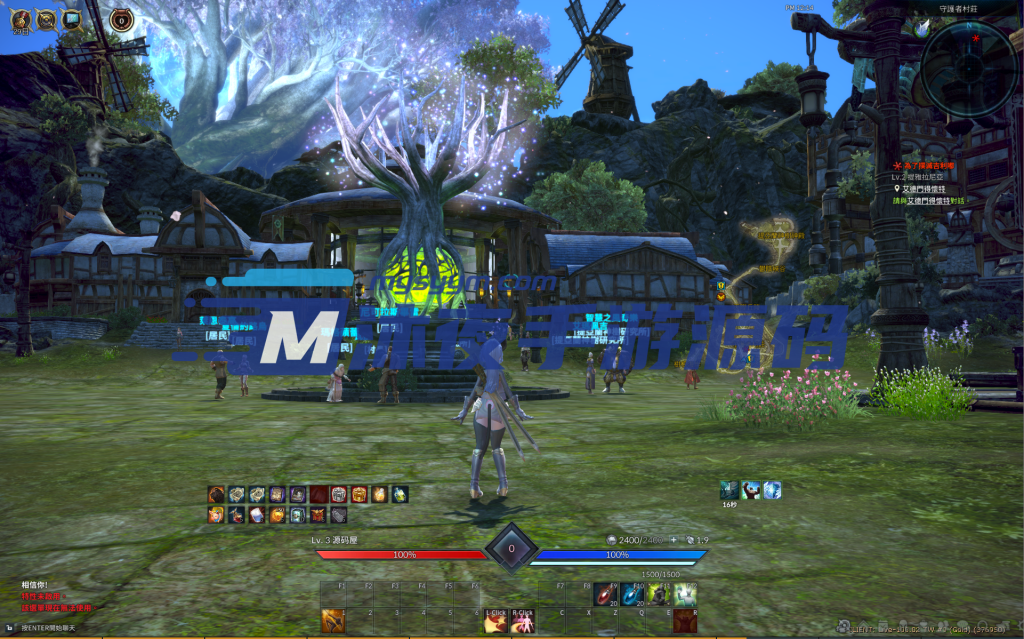Activate the green armored figure skill
1024x639 pixels.
pos(658,596)
